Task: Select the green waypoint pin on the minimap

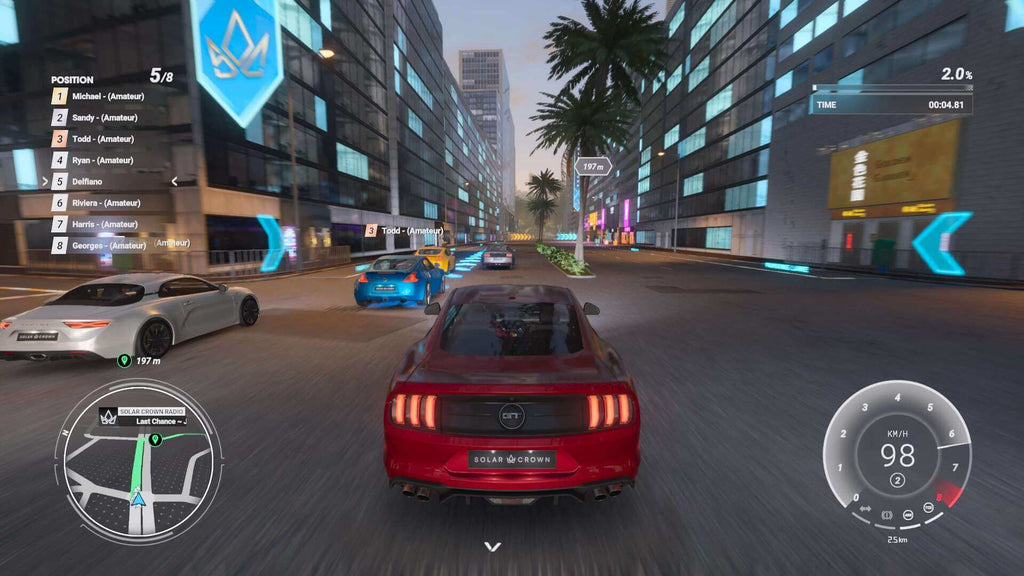Action: tap(156, 438)
